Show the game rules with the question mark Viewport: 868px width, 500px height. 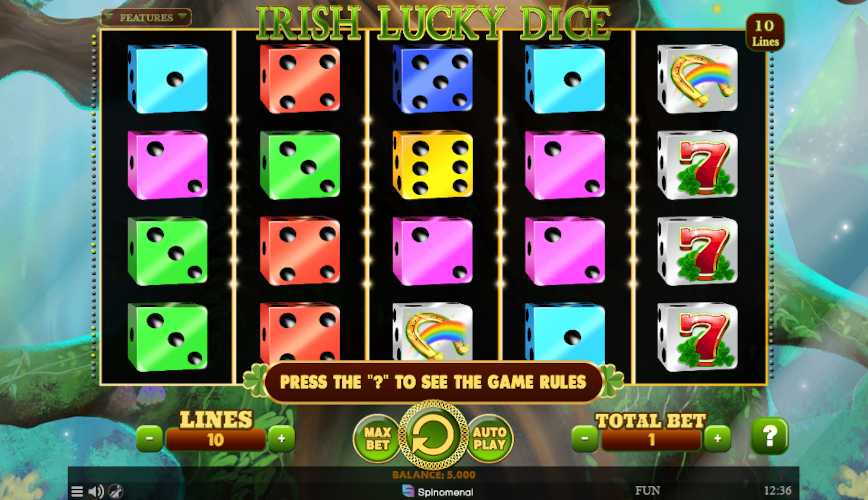[769, 437]
